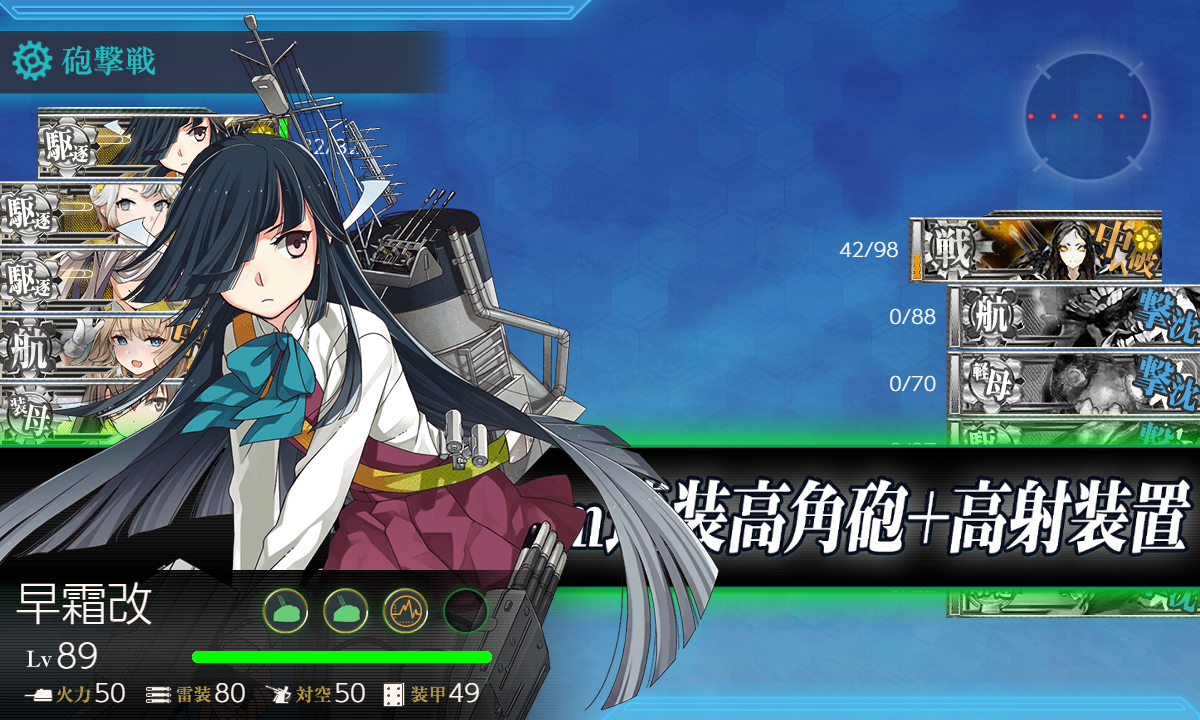Image resolution: width=1200 pixels, height=720 pixels.
Task: Choose the 装母 armored carrier banner
Action: [60, 408]
